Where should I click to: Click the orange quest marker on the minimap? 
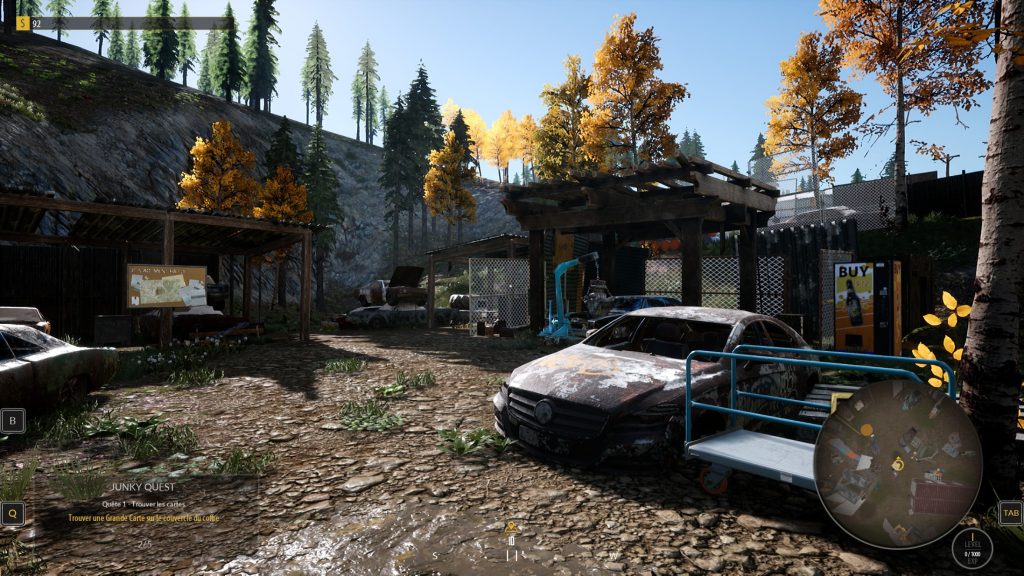tap(866, 430)
